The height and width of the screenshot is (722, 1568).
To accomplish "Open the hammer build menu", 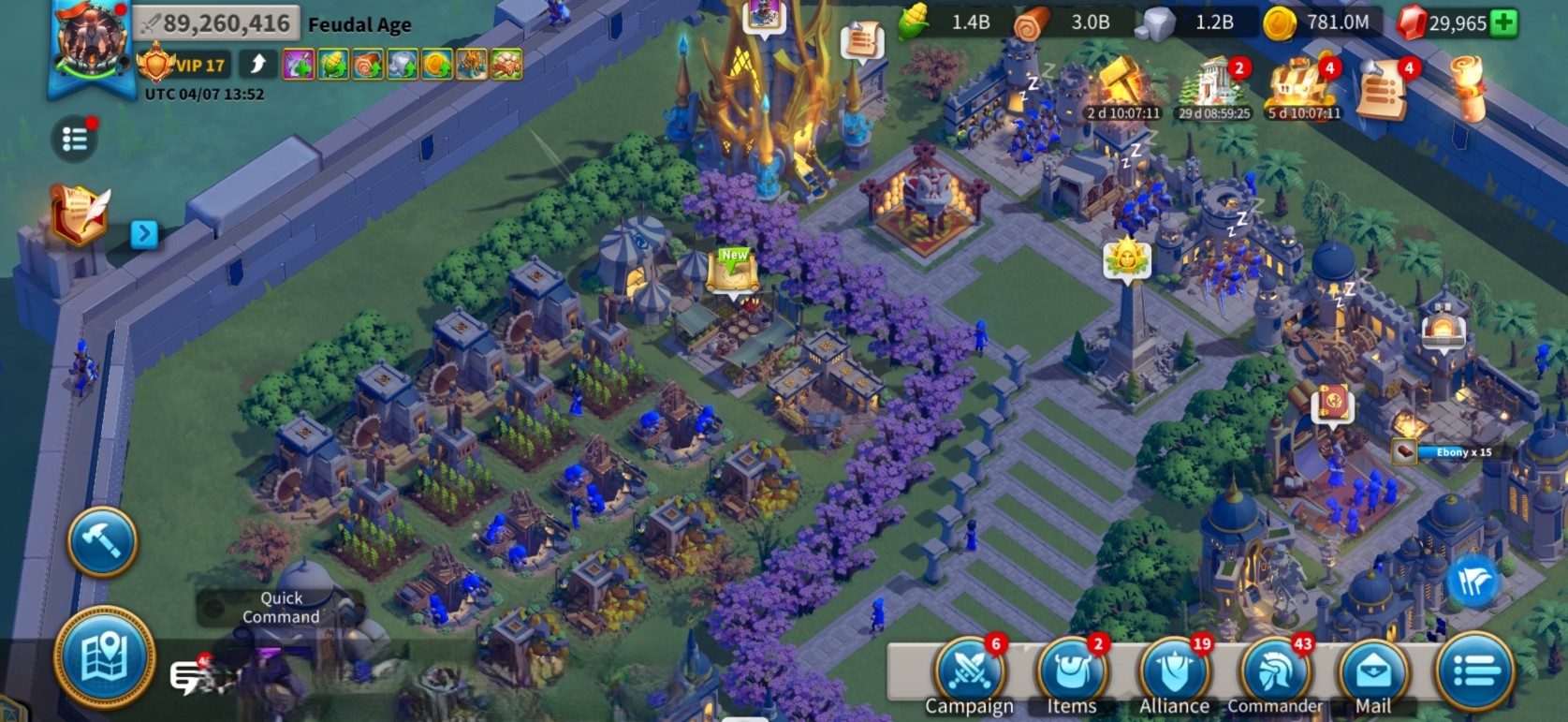I will (x=102, y=541).
